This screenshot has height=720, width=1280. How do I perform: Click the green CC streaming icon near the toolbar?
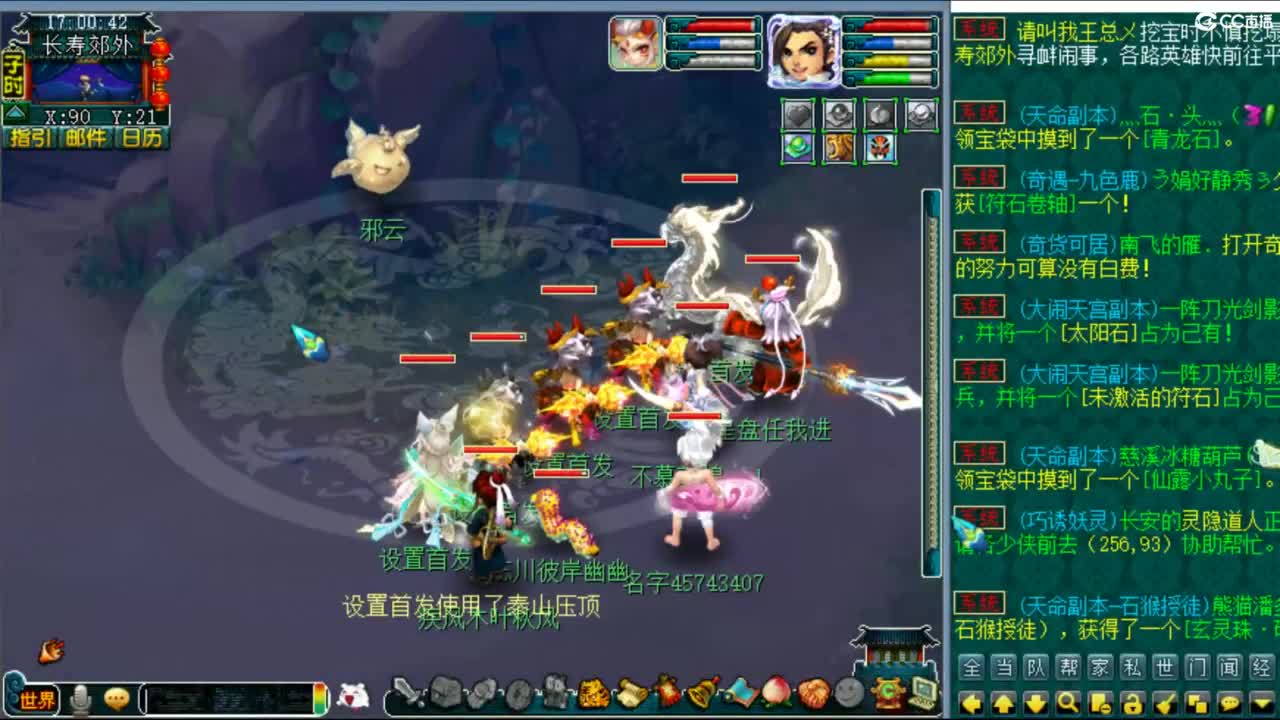pos(890,693)
